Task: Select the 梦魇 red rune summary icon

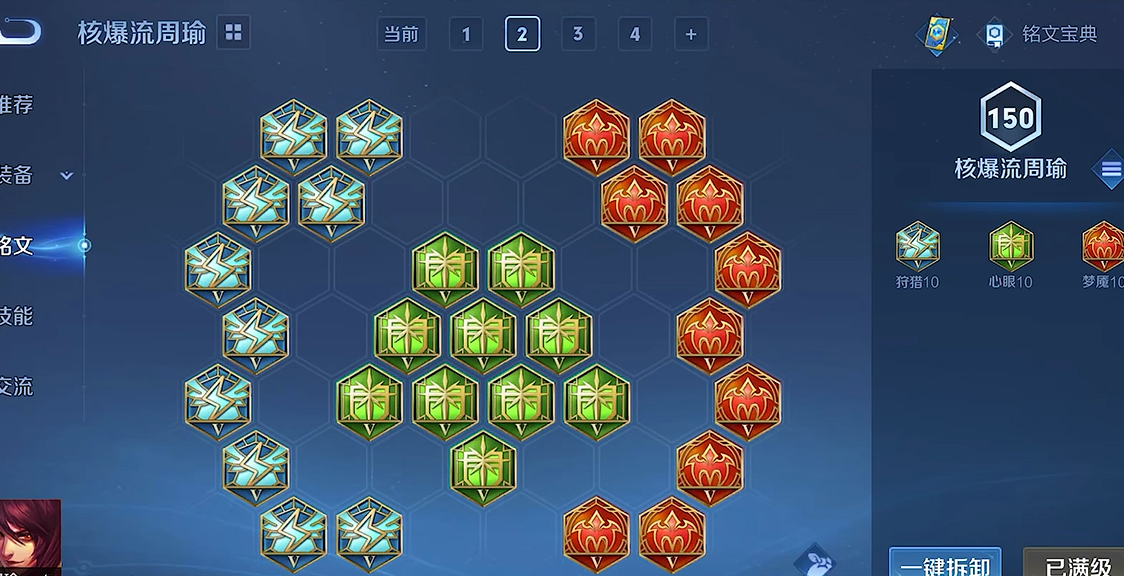Action: [1103, 246]
